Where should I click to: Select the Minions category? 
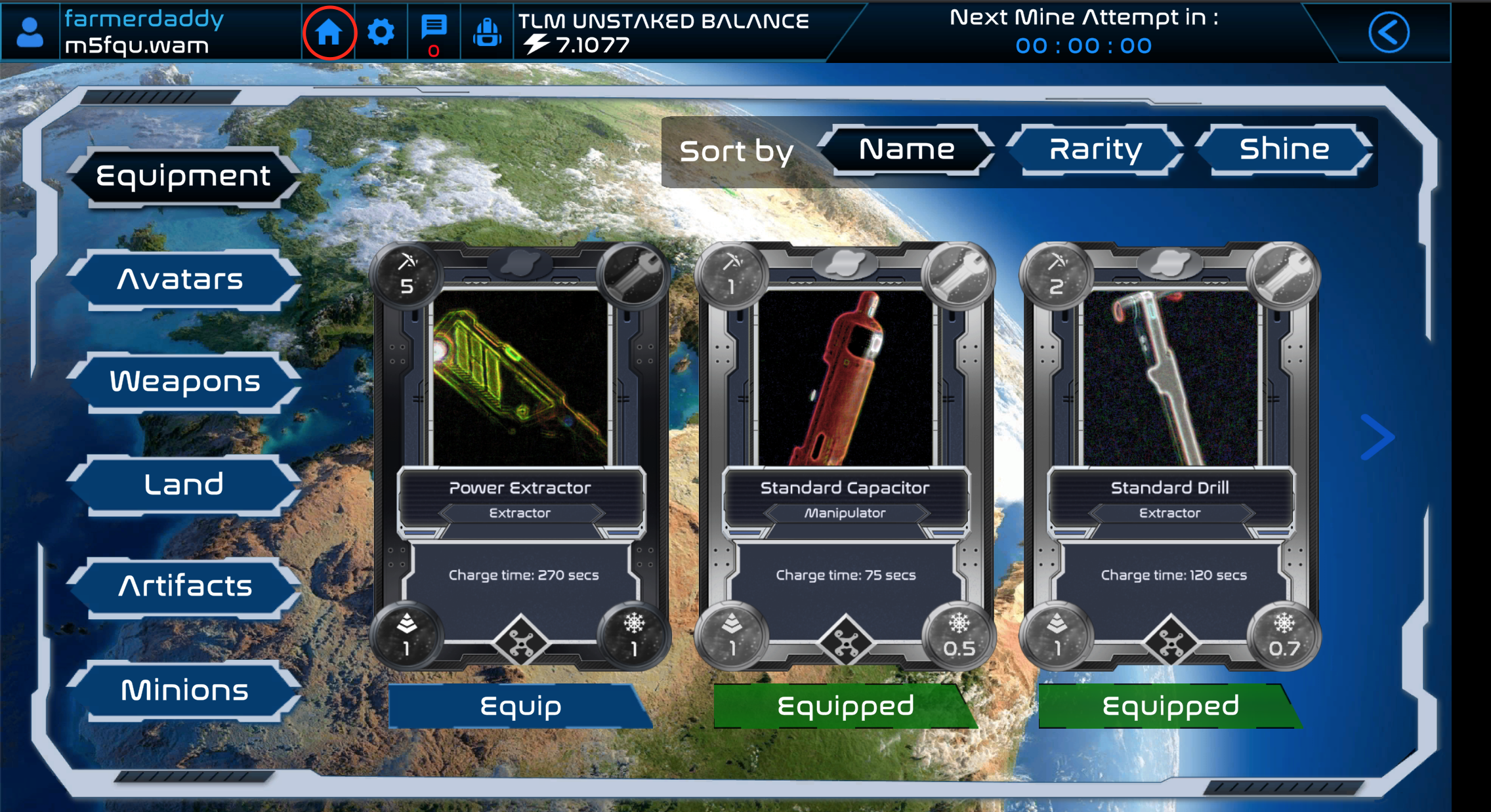tap(184, 690)
